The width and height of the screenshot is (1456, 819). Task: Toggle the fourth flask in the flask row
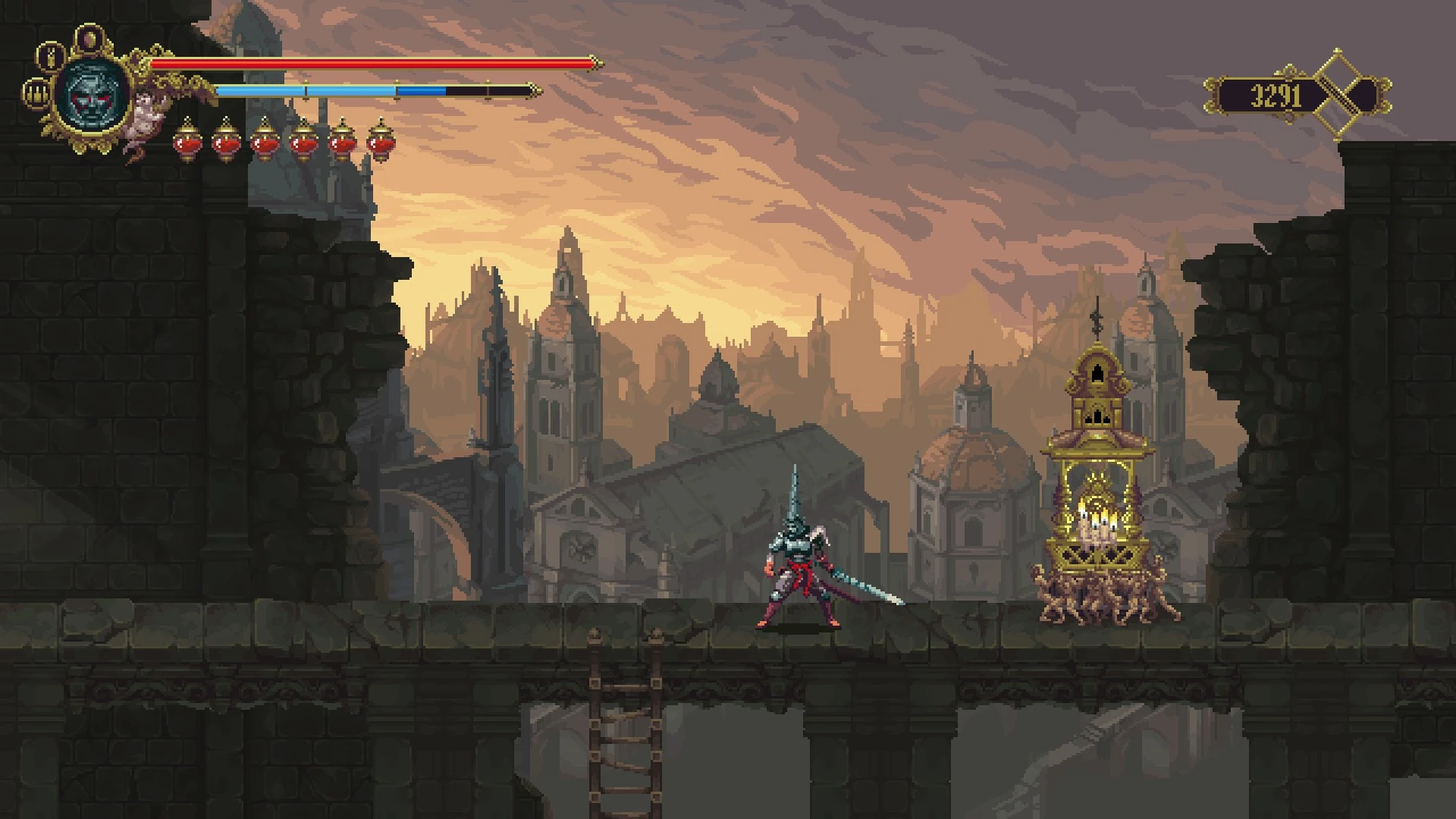click(302, 142)
